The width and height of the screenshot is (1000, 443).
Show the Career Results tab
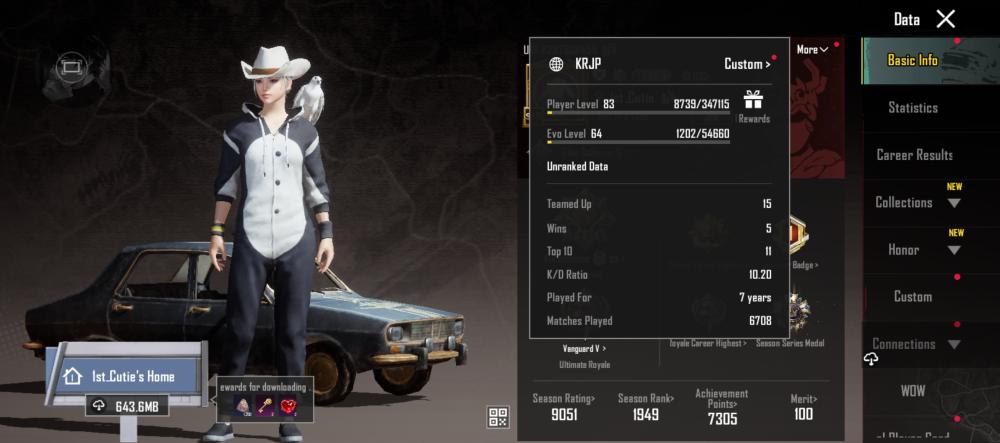[914, 155]
